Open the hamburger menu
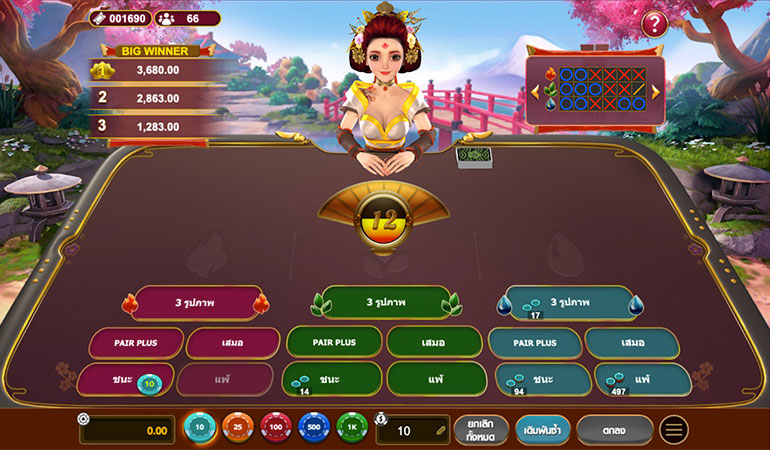770x450 pixels. point(674,430)
